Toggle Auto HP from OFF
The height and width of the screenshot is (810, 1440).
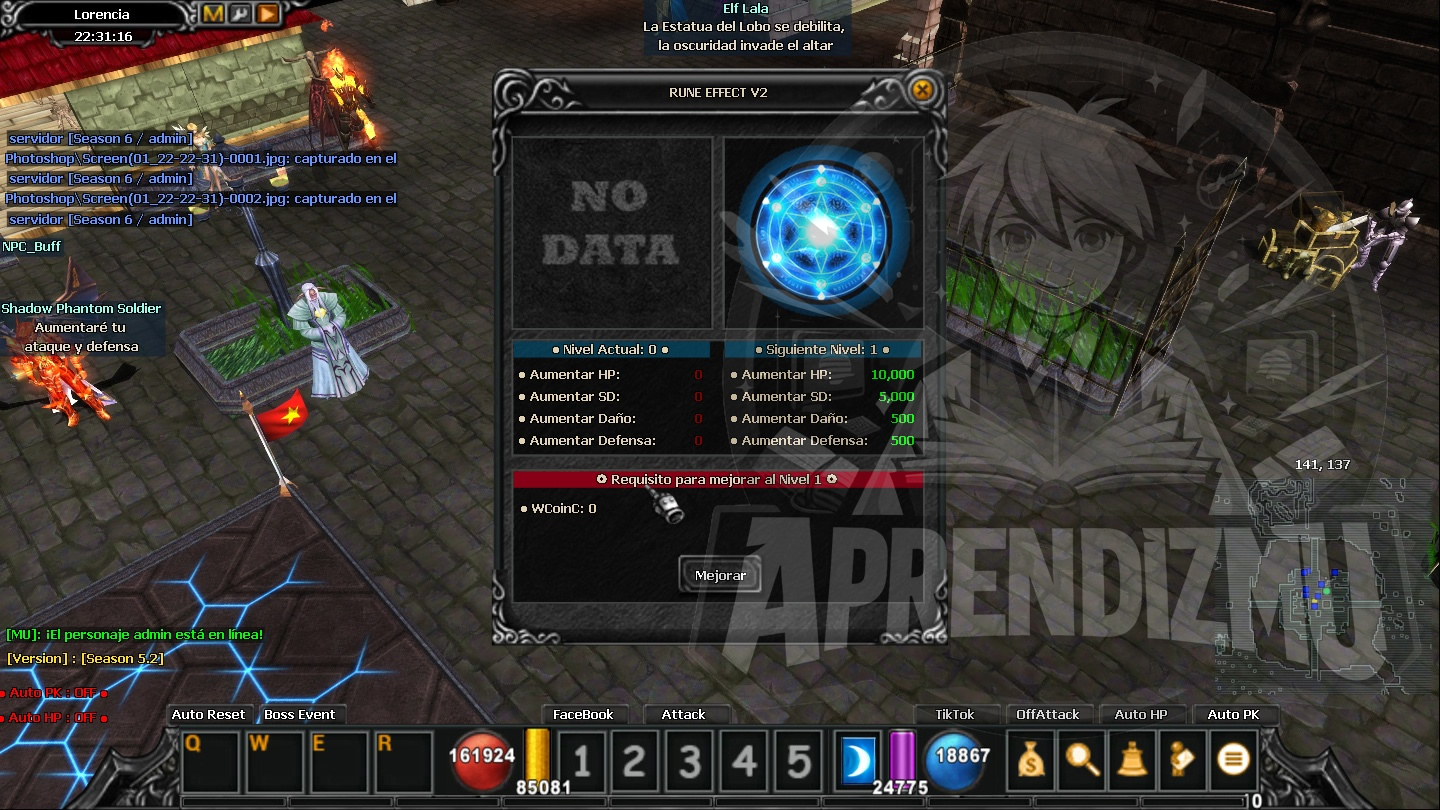click(x=1142, y=714)
